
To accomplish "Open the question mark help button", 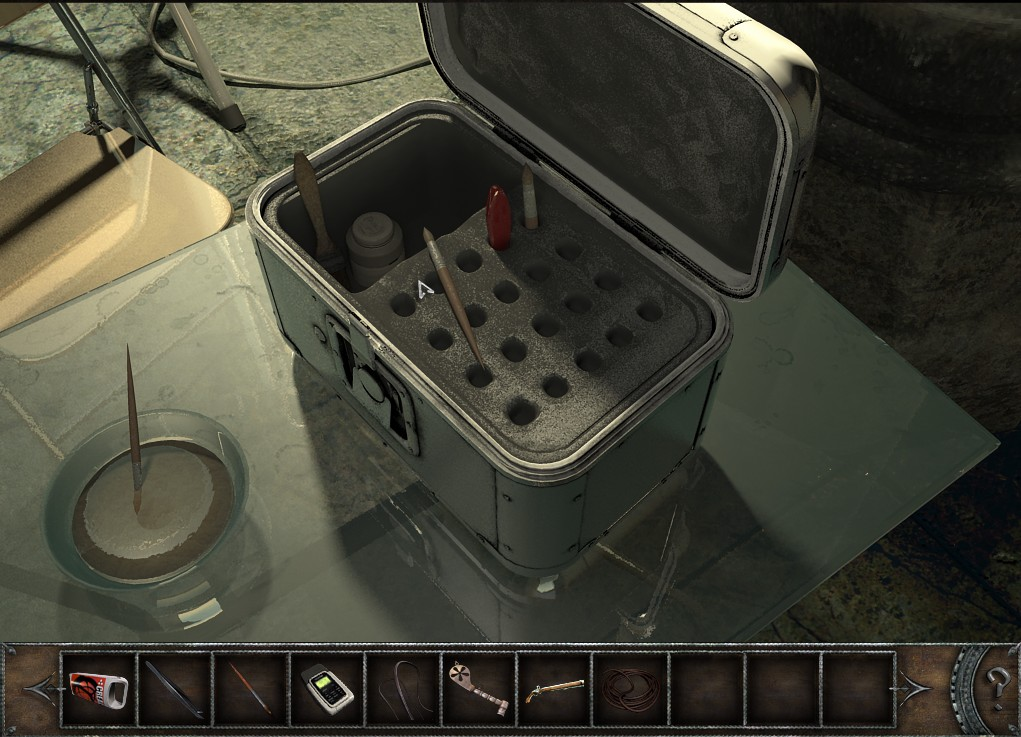I will pyautogui.click(x=994, y=686).
